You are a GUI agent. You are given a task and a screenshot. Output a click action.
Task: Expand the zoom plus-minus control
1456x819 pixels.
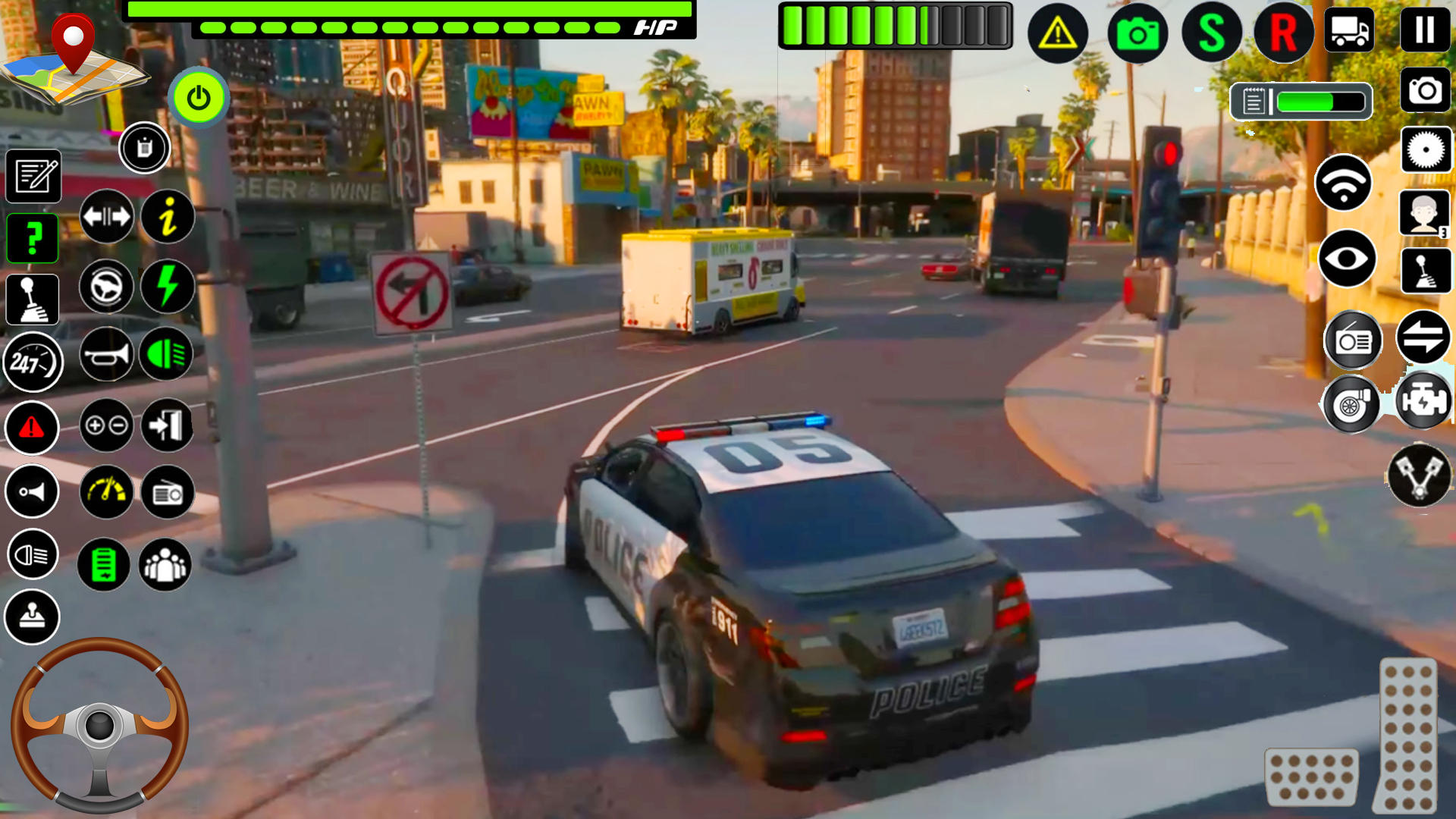point(106,425)
